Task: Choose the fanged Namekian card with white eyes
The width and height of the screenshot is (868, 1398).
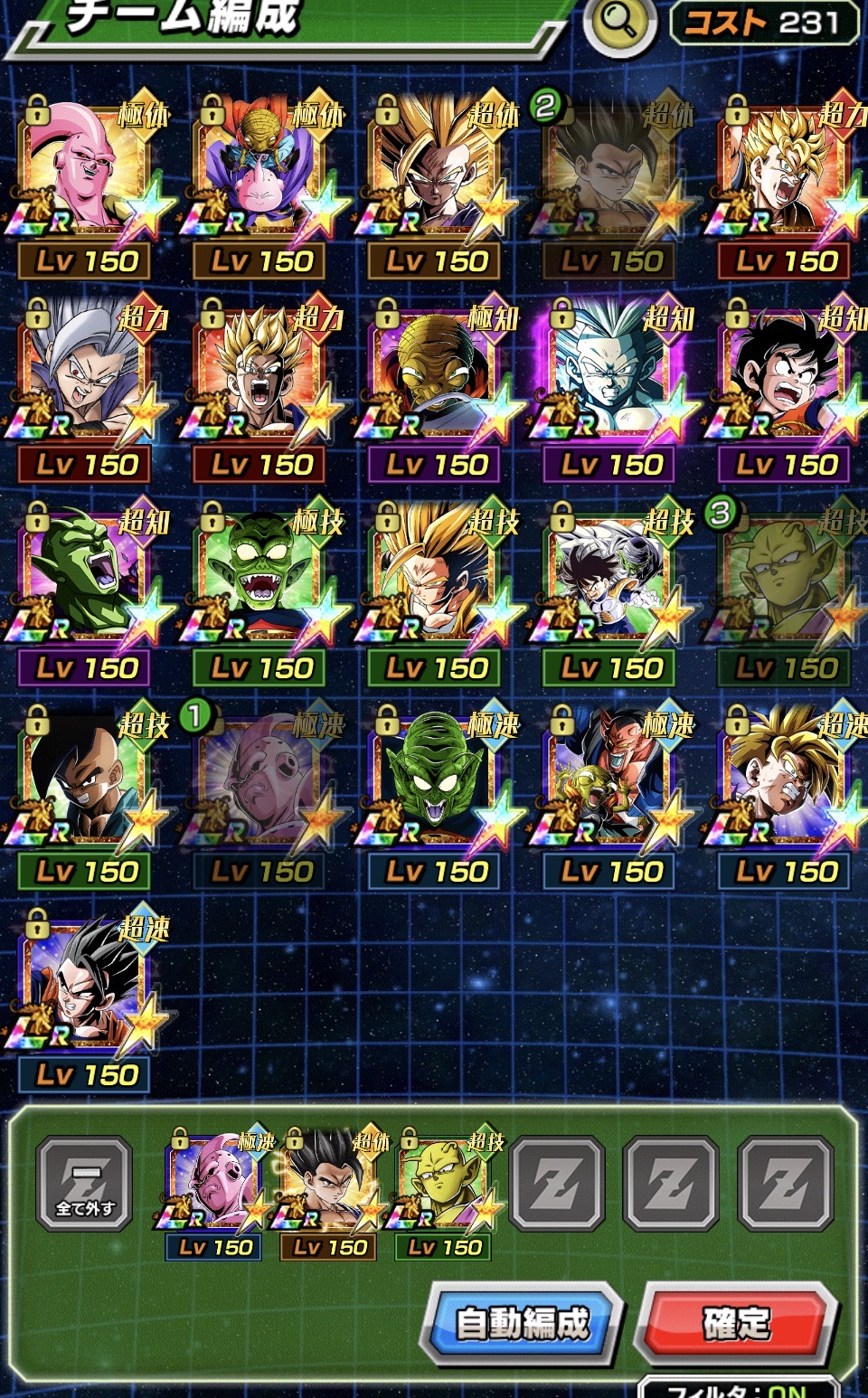Action: click(x=260, y=579)
